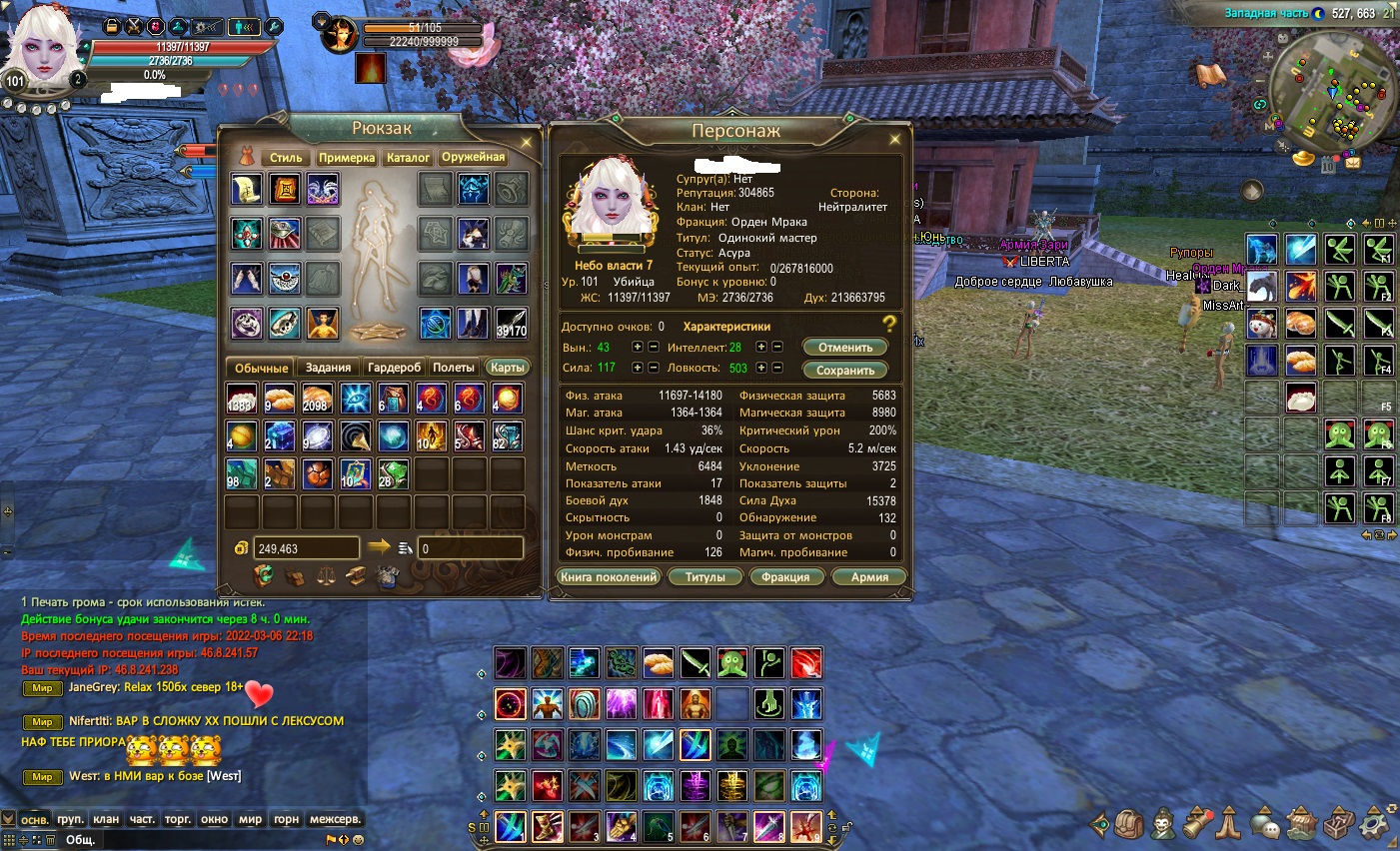Click the yellow question mark help icon
The image size is (1400, 851).
coord(889,324)
